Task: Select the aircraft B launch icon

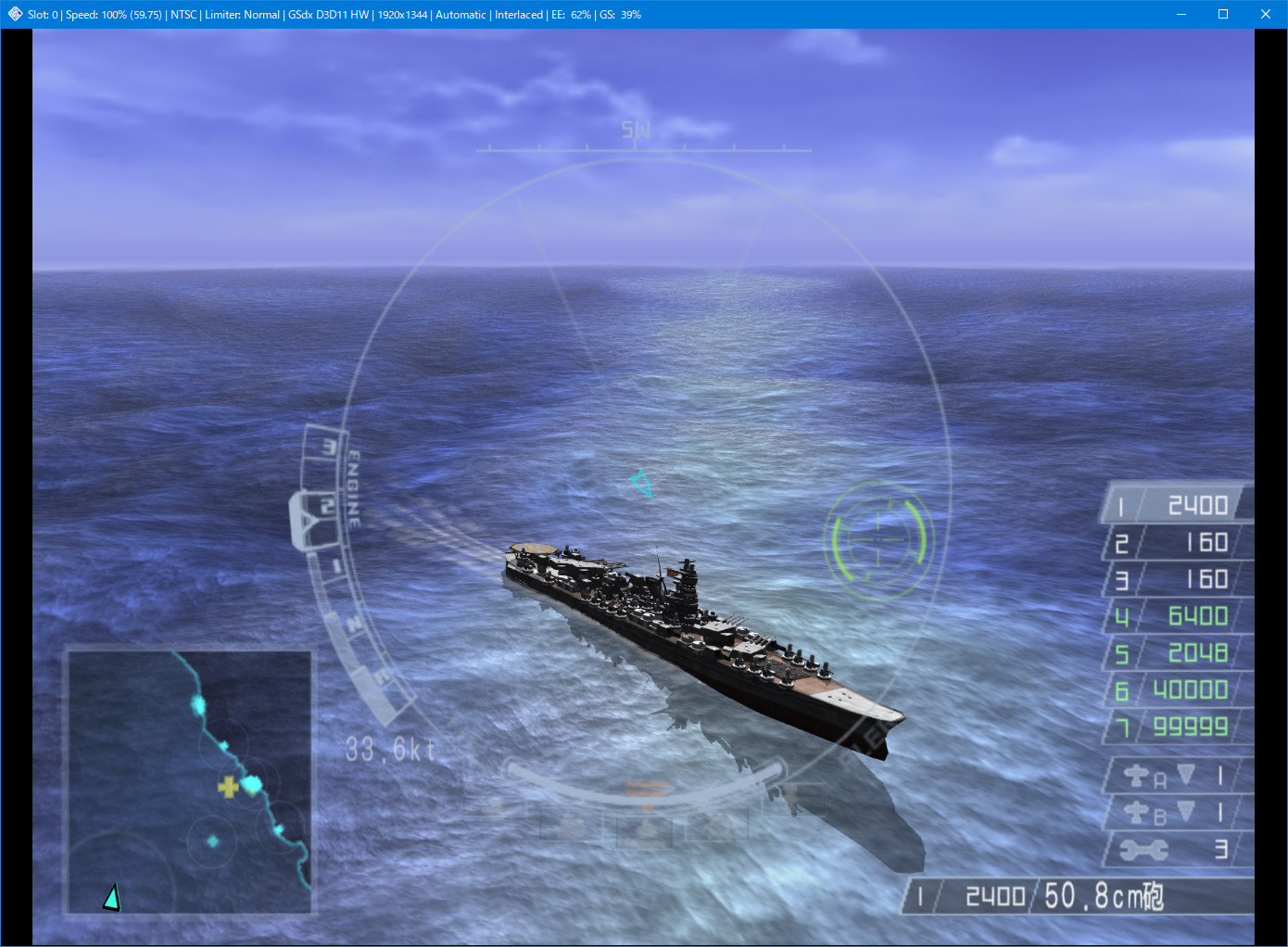Action: coord(1139,813)
